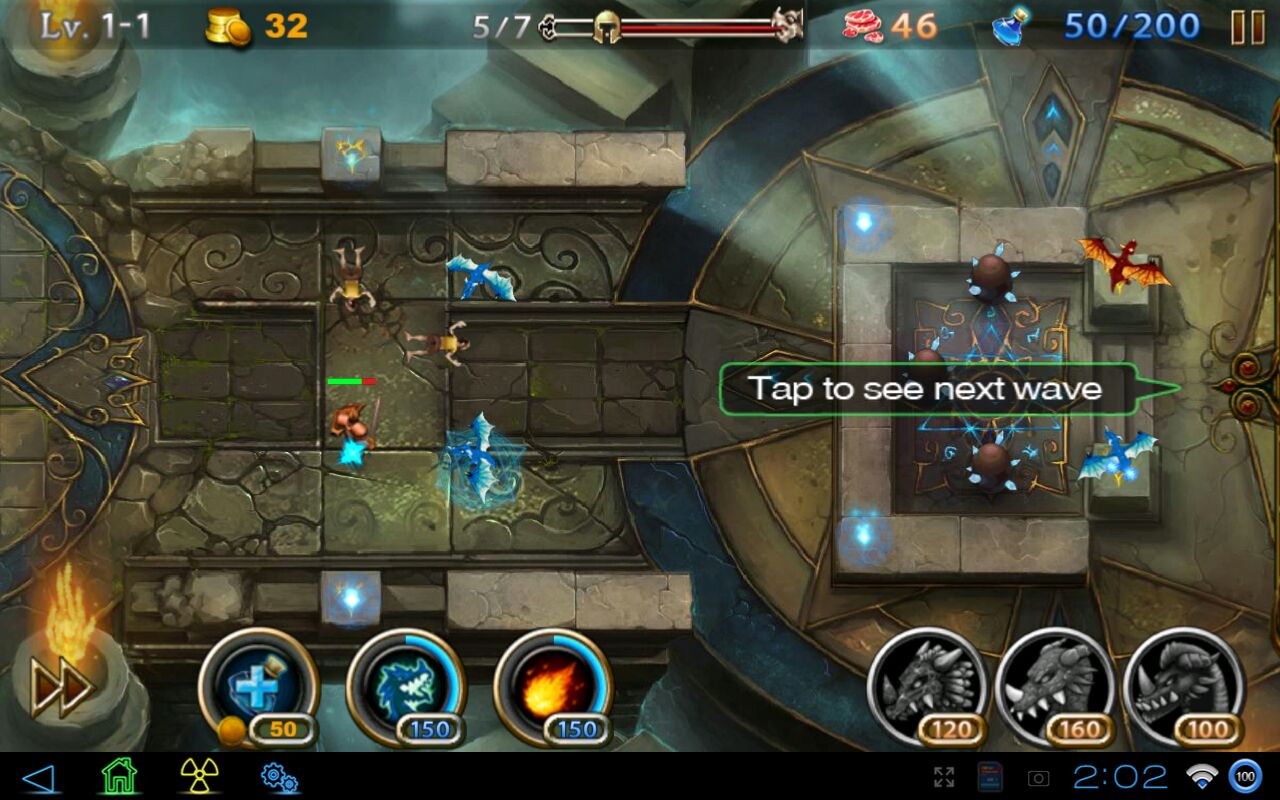Take a screenshot with the camera icon
Screen dimensions: 1280x800
[1039, 777]
